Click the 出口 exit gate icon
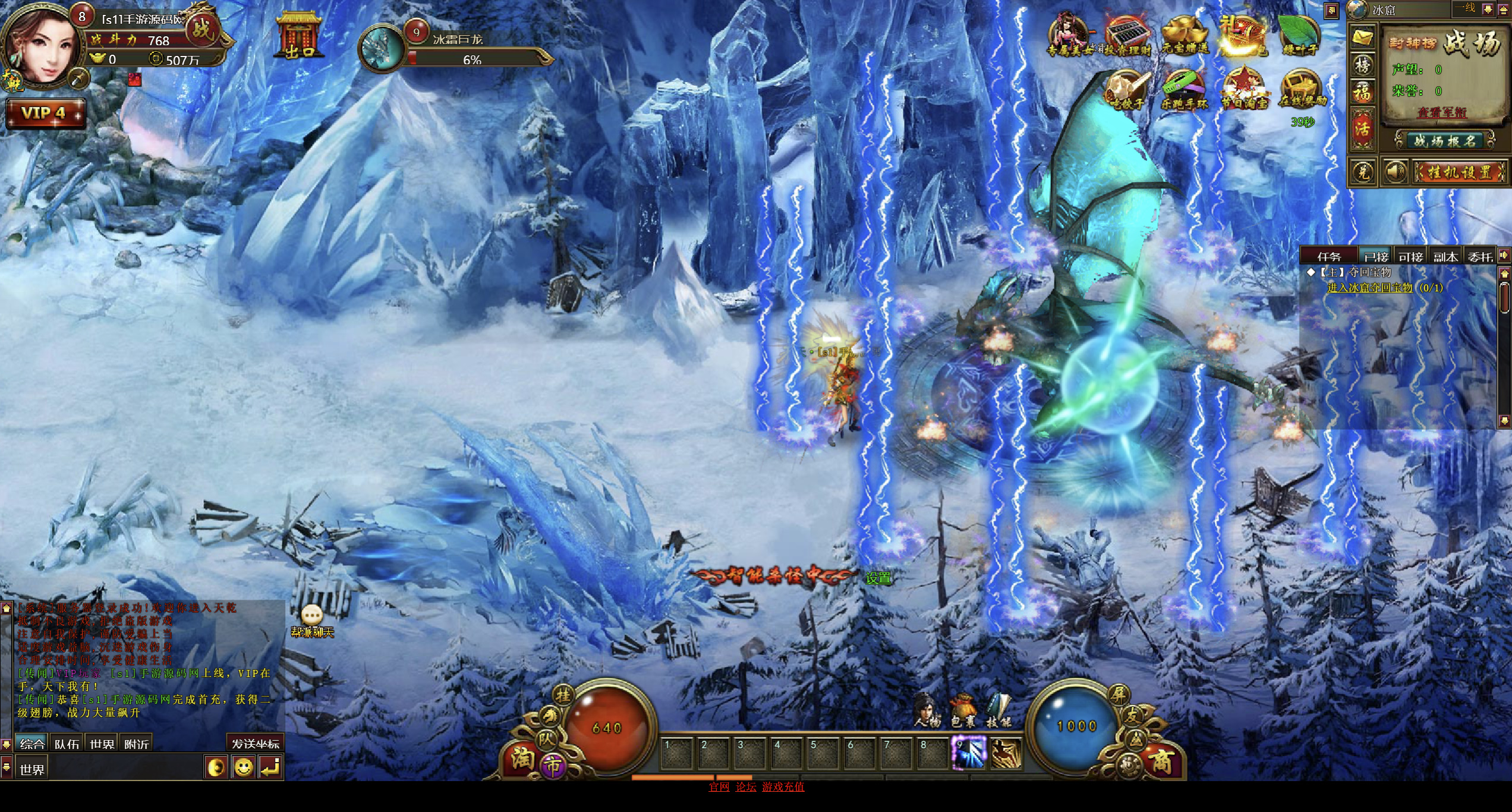 (300, 36)
